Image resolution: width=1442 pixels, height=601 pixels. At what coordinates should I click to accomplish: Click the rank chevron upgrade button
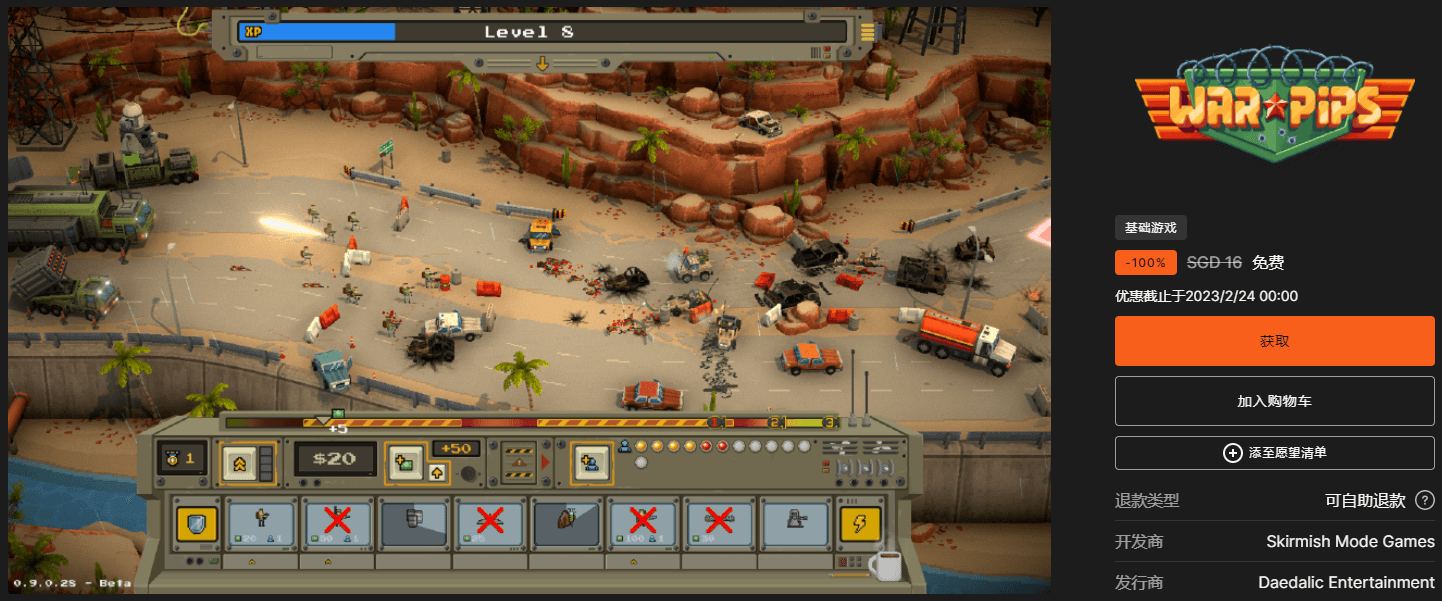239,462
